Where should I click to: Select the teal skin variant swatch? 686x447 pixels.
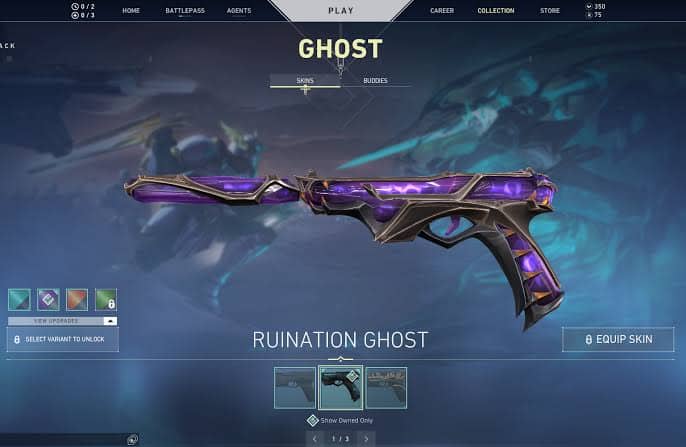click(x=19, y=298)
